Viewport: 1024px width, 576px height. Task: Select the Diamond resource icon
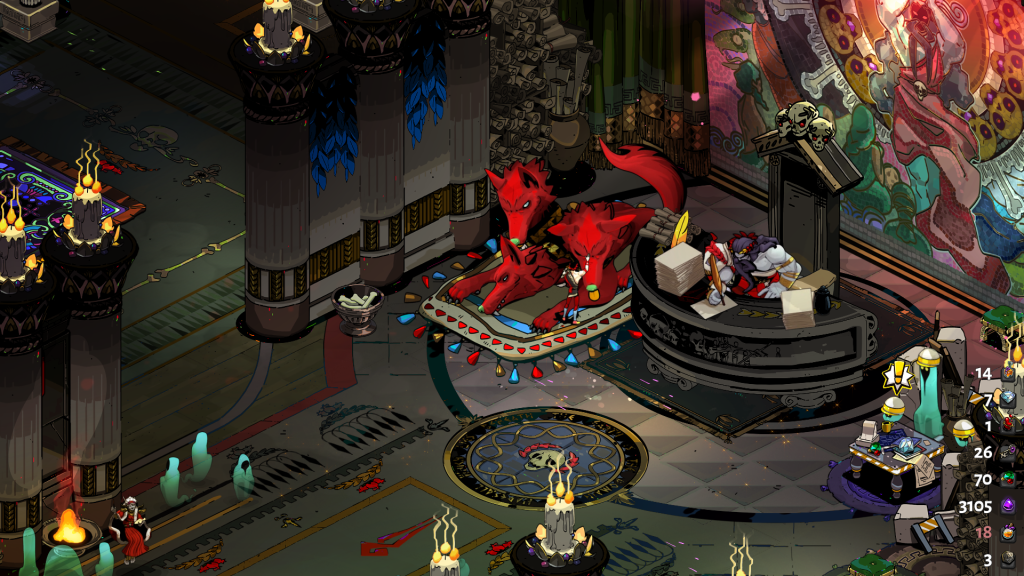point(1009,399)
